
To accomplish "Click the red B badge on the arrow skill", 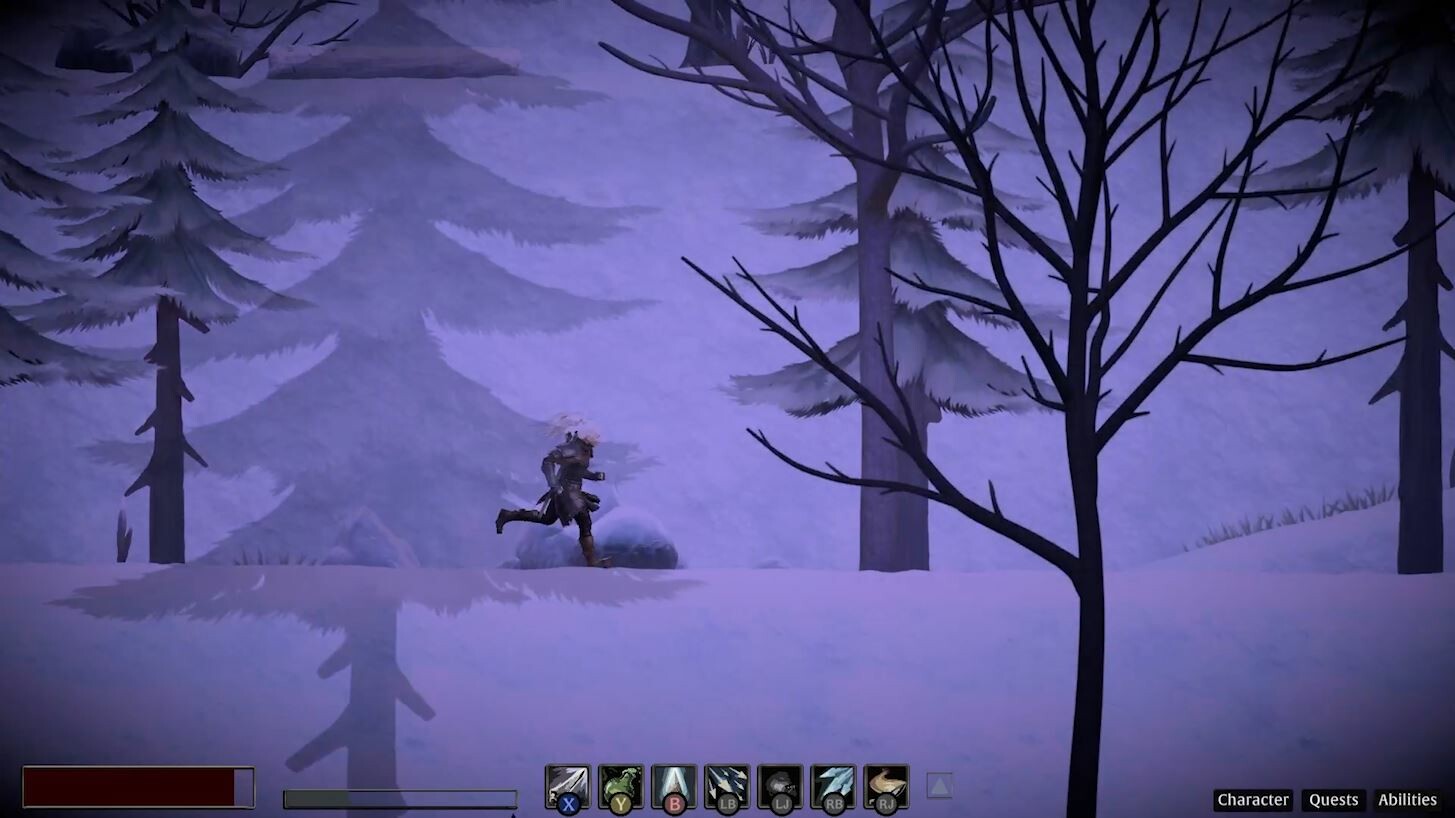I will click(675, 803).
